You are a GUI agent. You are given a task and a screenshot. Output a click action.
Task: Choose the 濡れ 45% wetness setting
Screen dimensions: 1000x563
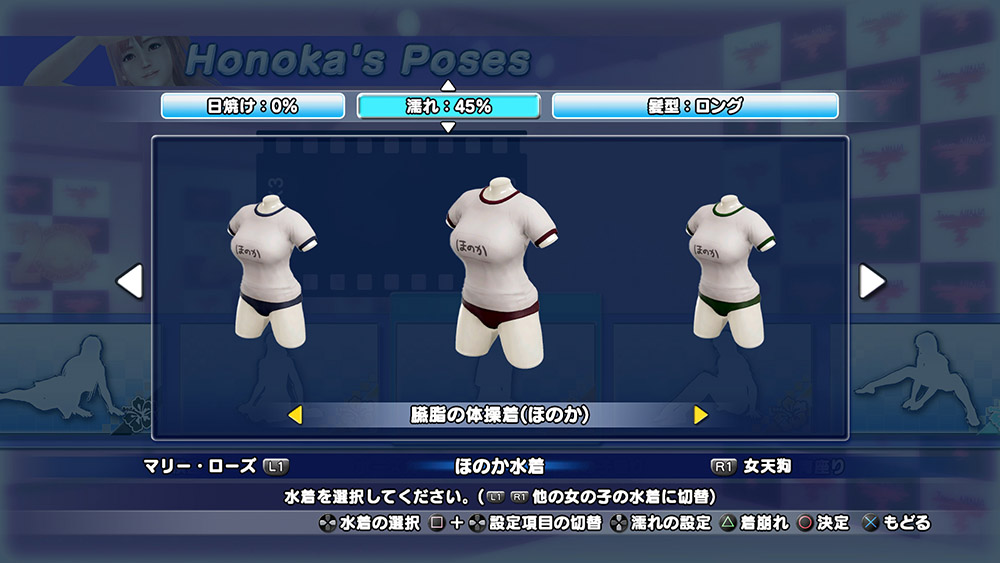448,106
